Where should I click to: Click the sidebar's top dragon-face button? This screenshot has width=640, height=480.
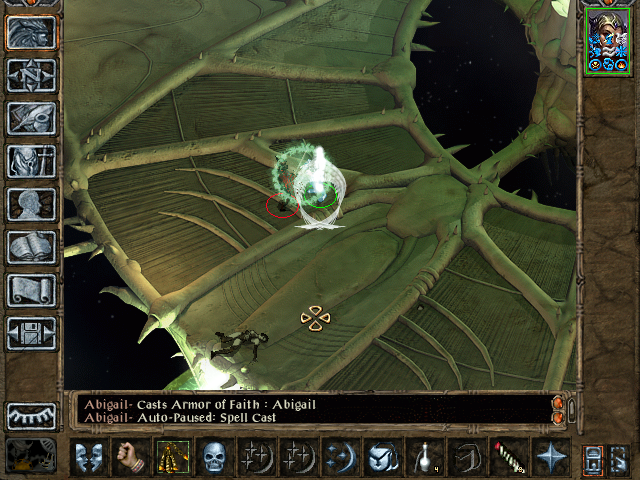tap(31, 33)
